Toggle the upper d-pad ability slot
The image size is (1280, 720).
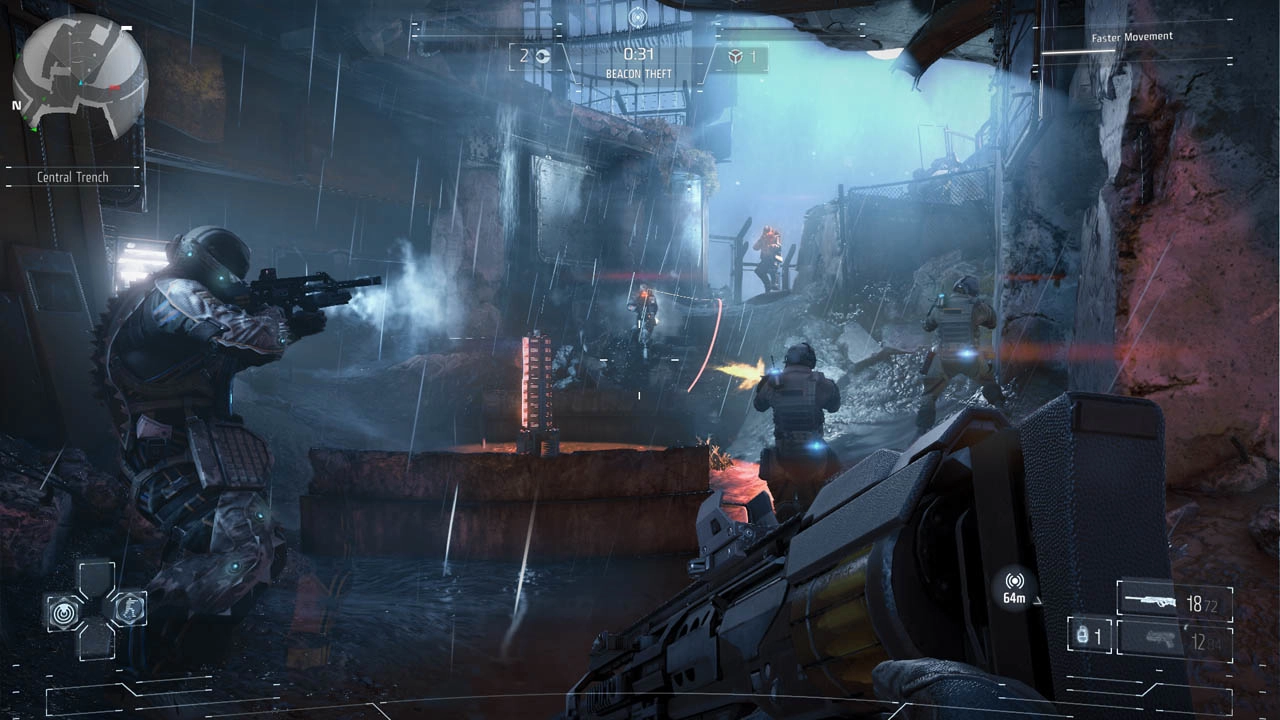97,575
